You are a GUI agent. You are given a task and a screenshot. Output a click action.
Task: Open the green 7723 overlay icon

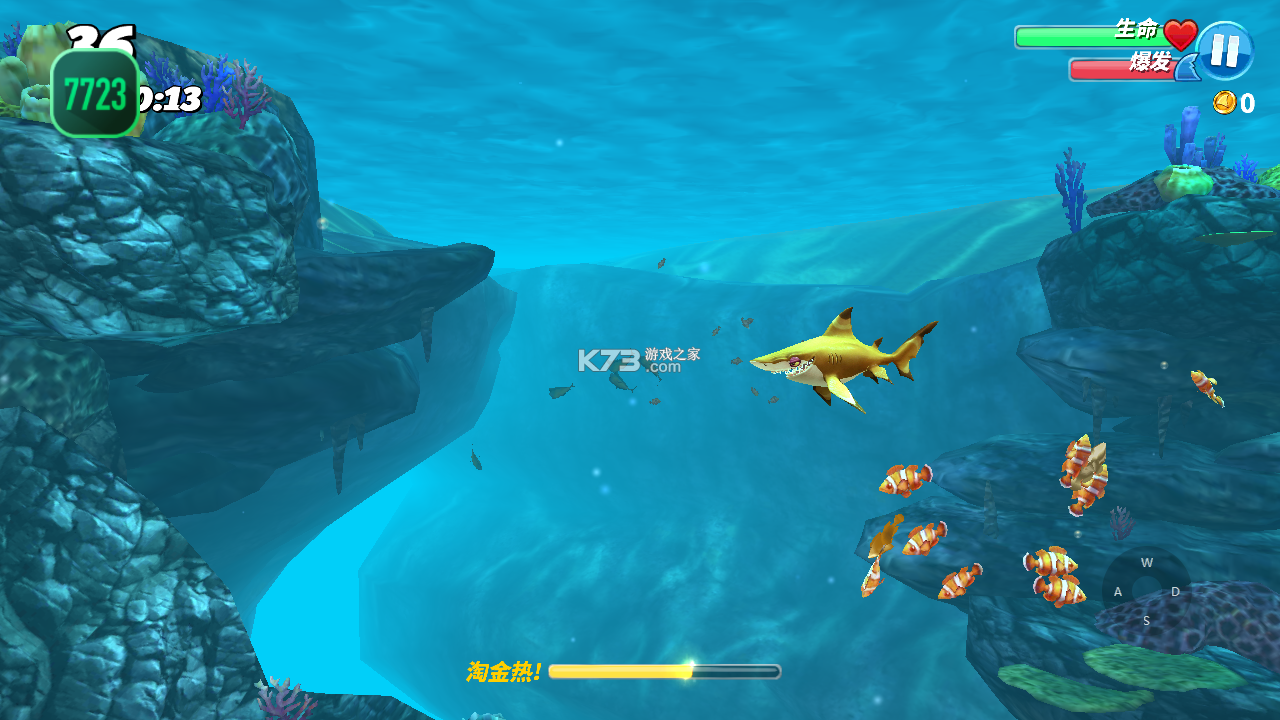coord(95,93)
